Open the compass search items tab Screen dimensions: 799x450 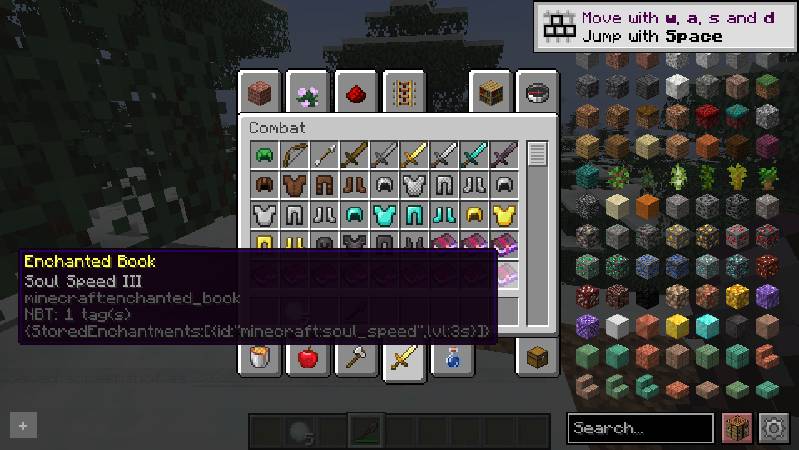(538, 94)
